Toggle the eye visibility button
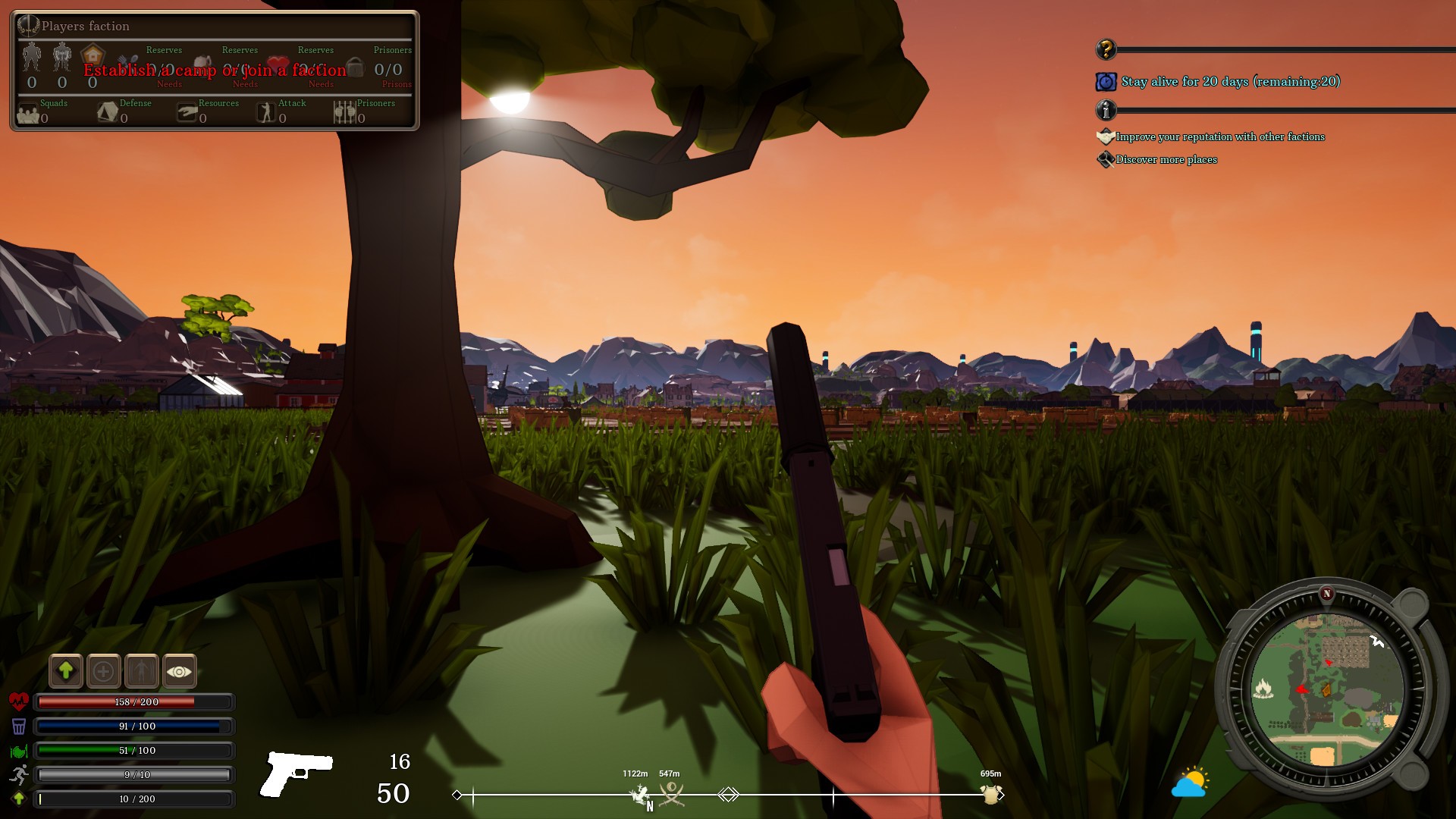1456x819 pixels. 179,671
